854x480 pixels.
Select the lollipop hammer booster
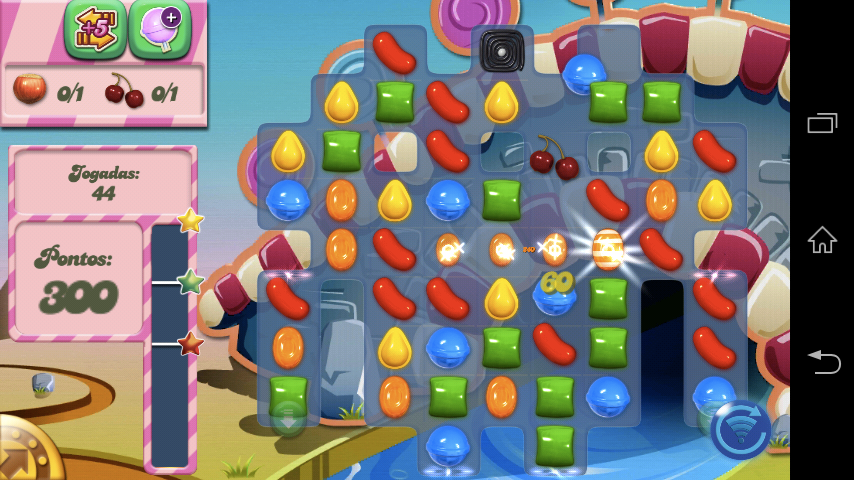pos(160,27)
